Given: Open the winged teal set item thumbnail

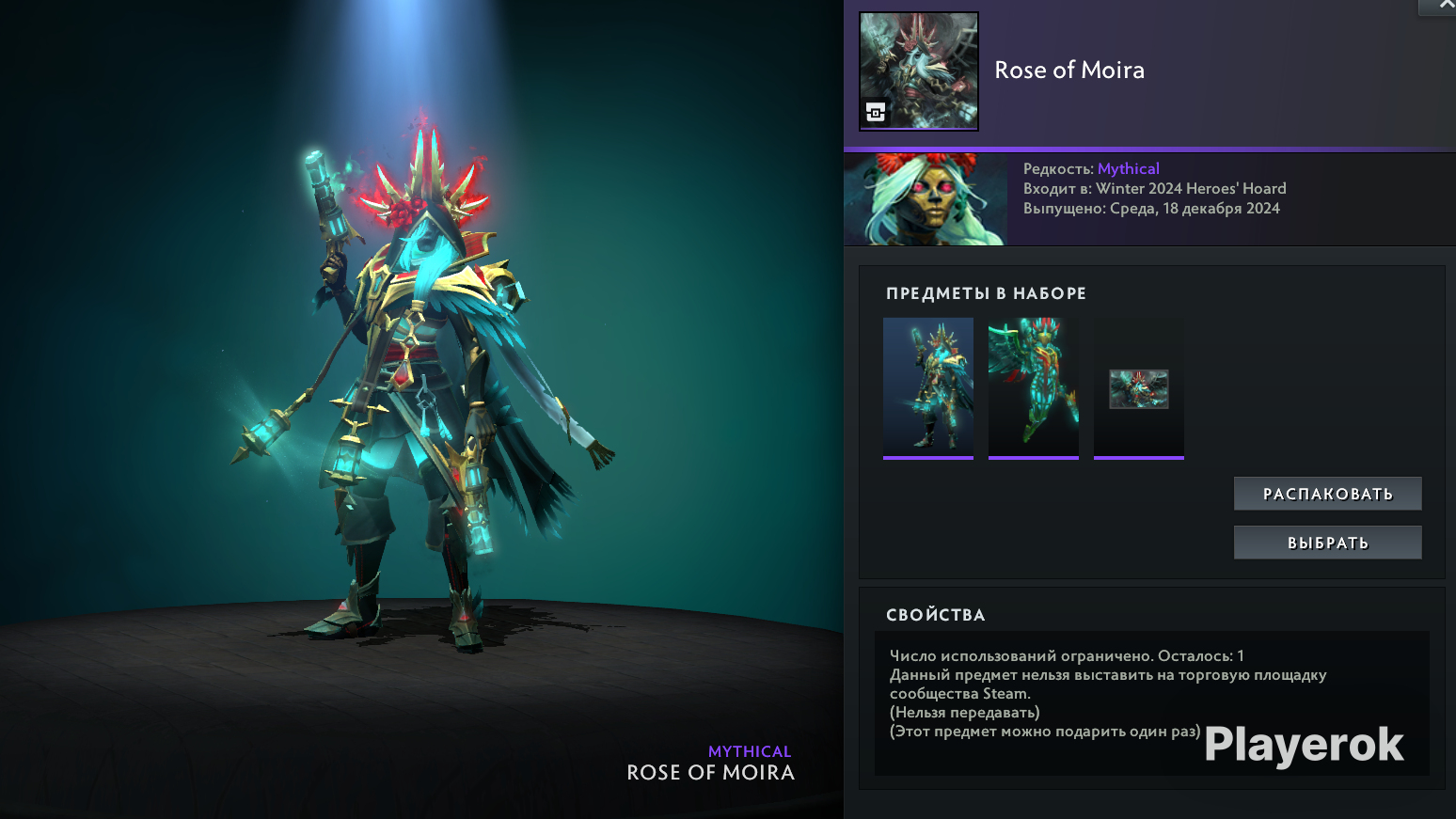Looking at the screenshot, I should pos(1034,386).
